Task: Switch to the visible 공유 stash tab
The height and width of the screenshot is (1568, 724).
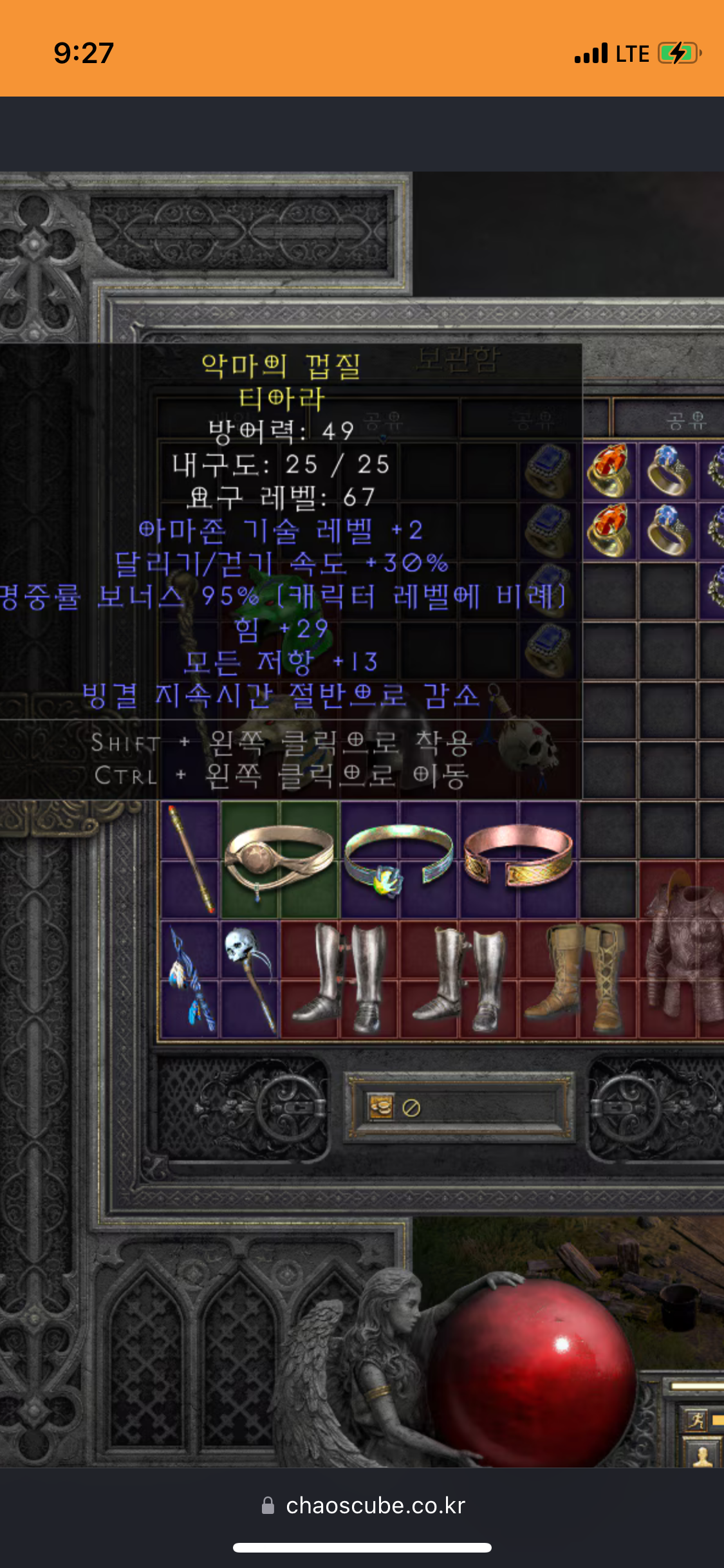Action: click(686, 421)
